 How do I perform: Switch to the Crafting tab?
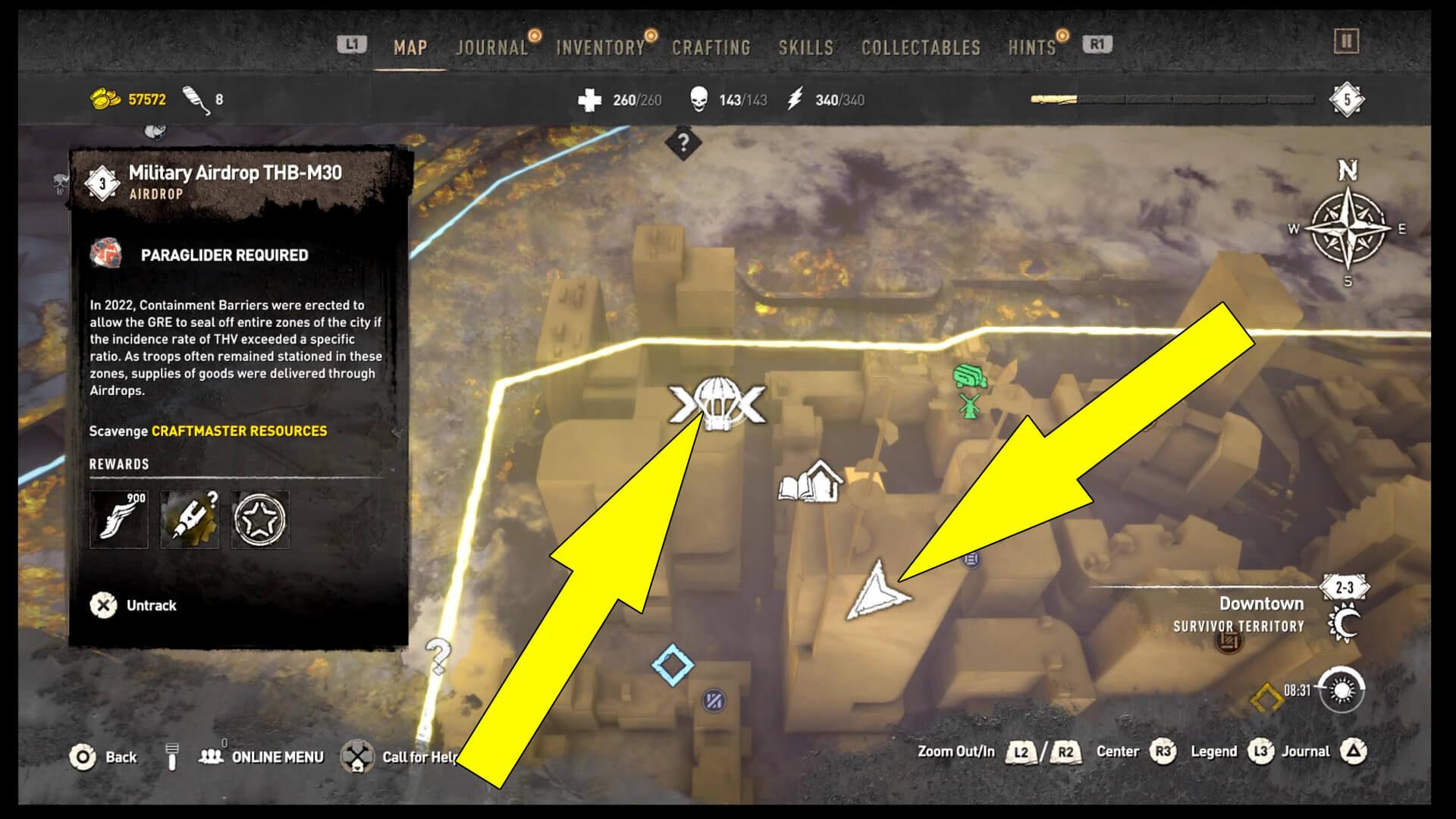click(711, 46)
